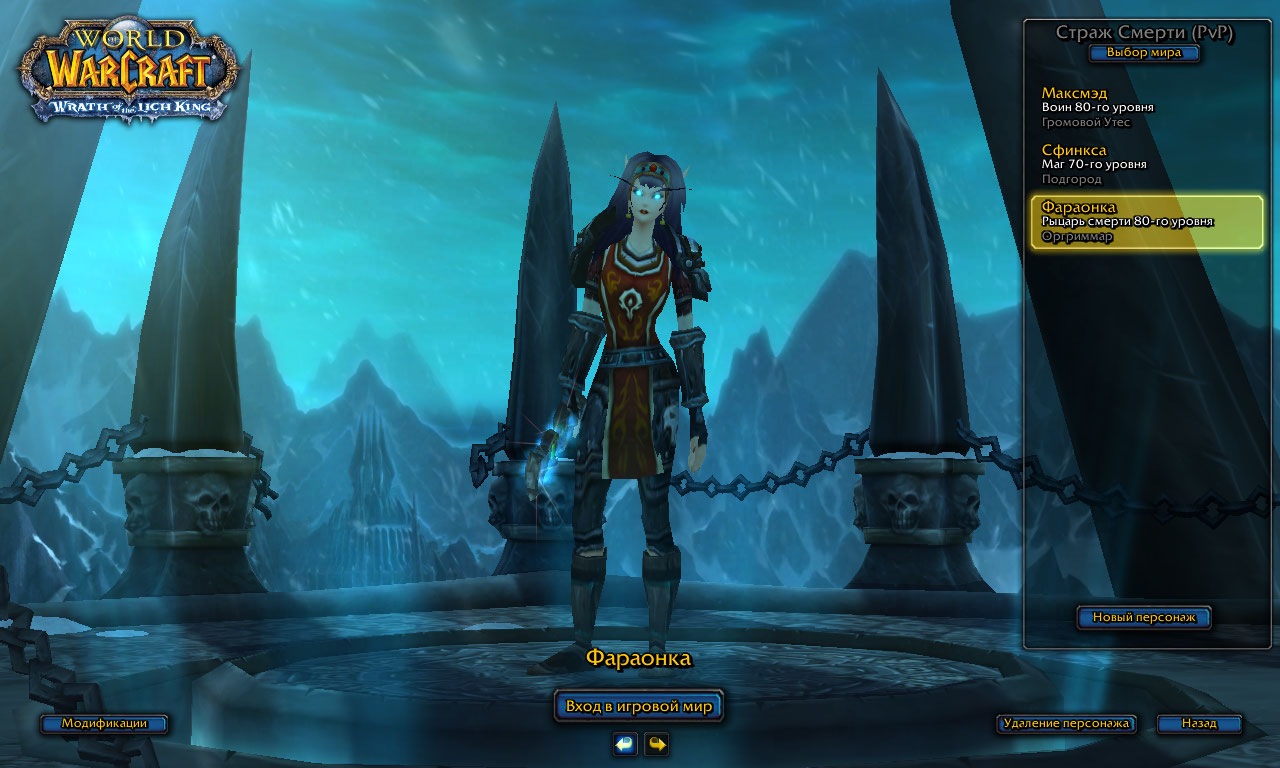The width and height of the screenshot is (1280, 768).
Task: Open the "Модификации" addons menu
Action: click(x=104, y=723)
